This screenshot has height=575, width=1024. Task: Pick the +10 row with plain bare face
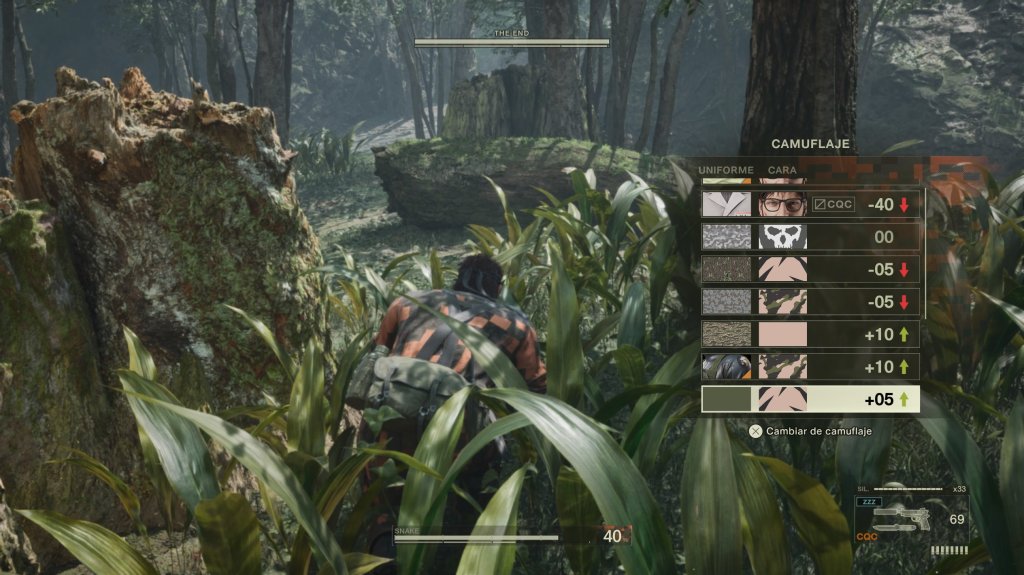[810, 334]
